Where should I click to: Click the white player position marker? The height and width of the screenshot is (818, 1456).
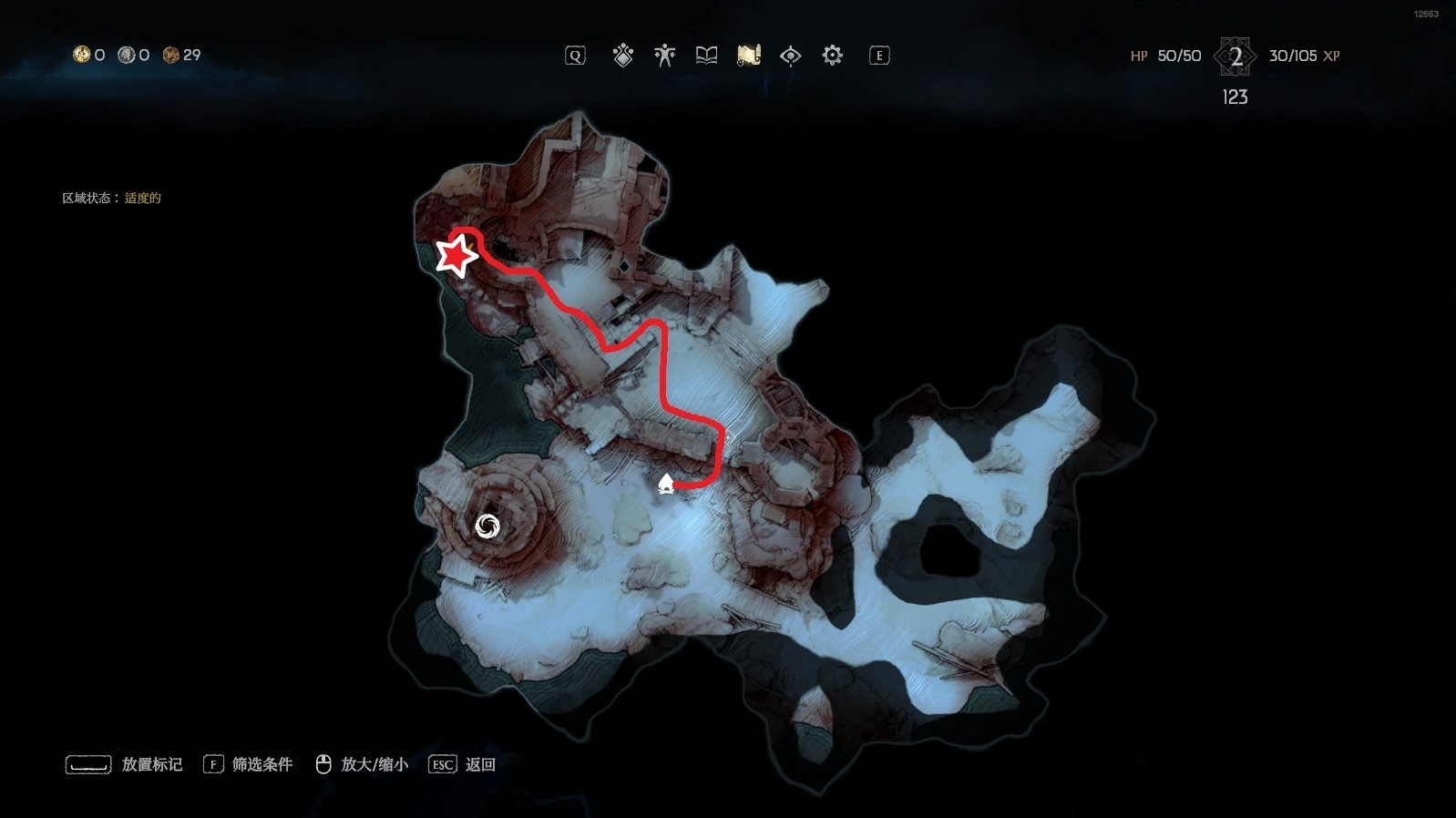(x=666, y=484)
